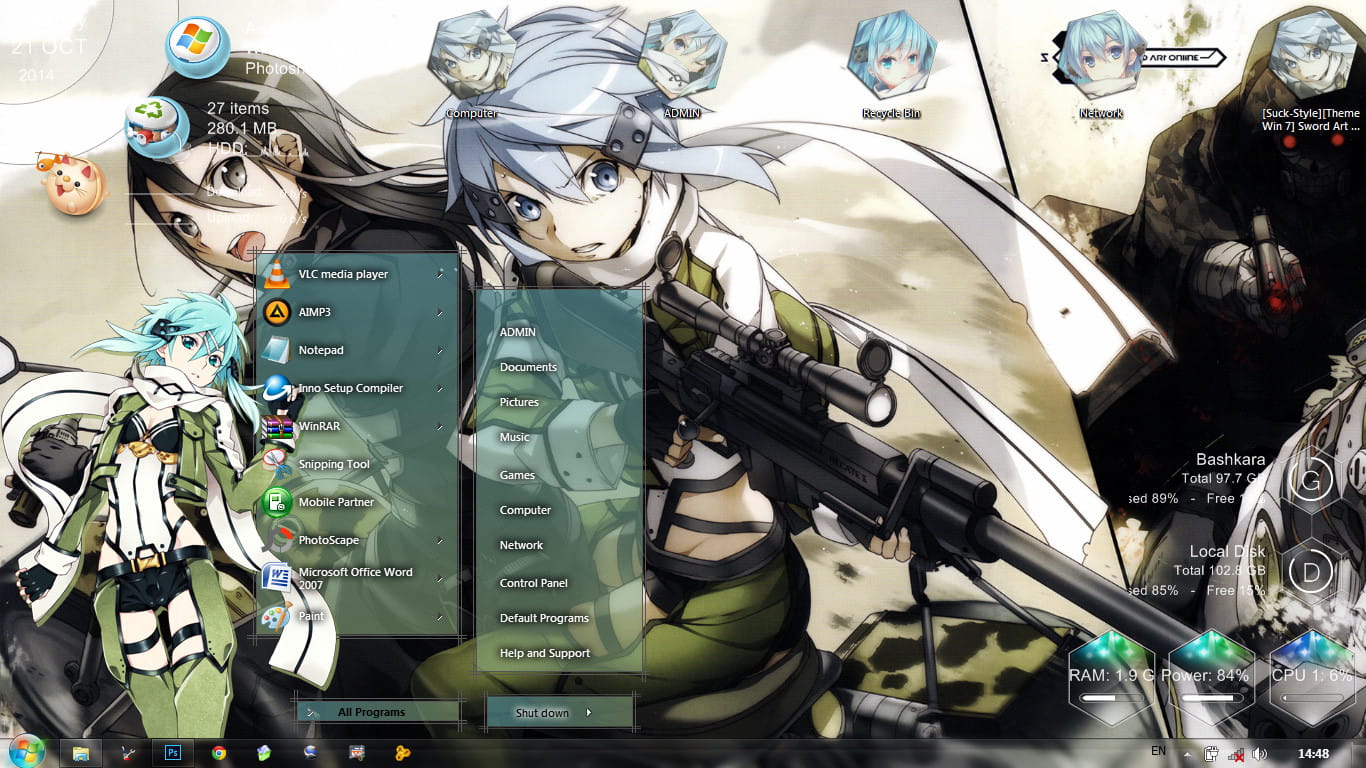Open the Documents folder link

[528, 367]
